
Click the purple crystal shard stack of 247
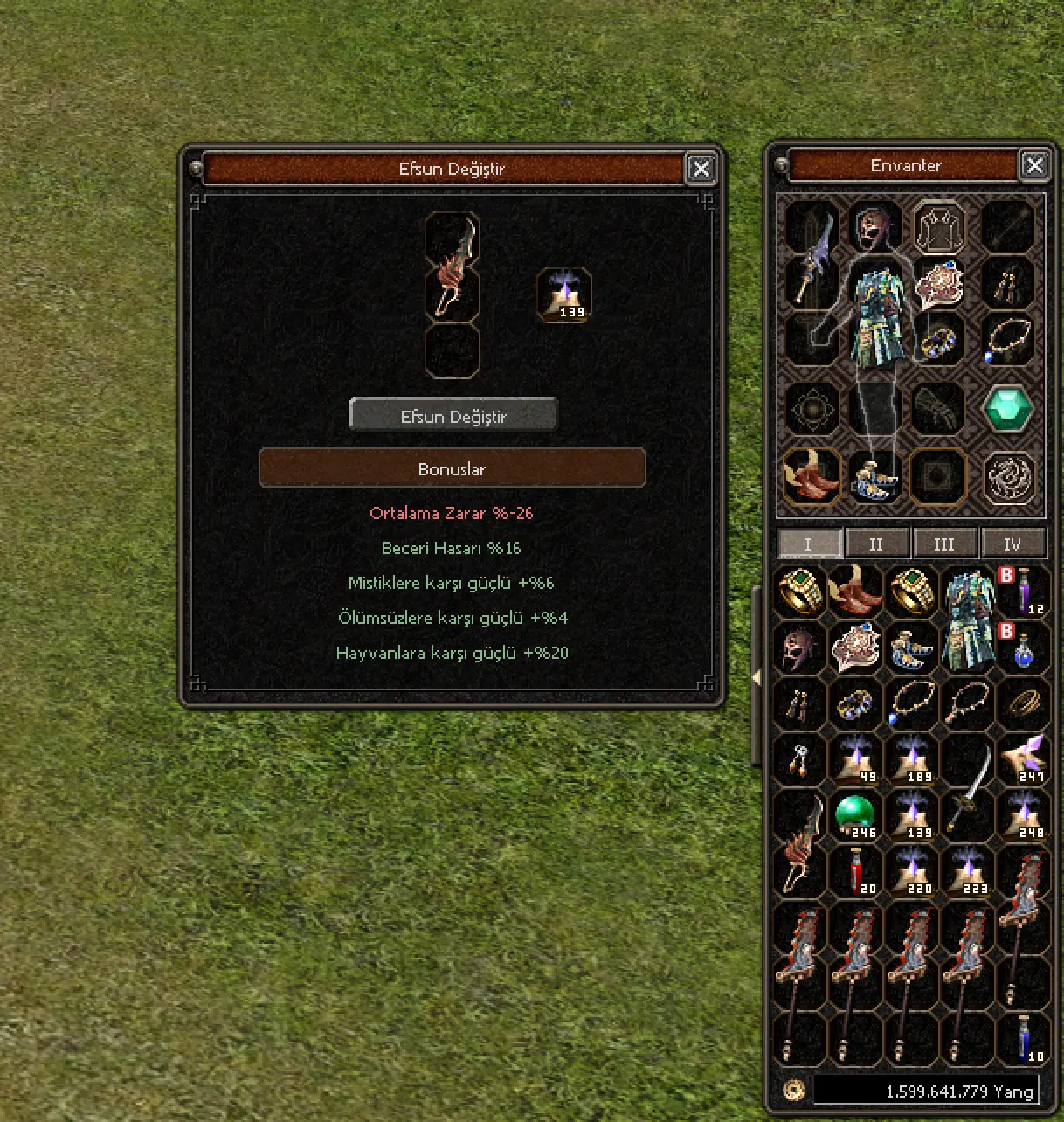click(x=1023, y=758)
